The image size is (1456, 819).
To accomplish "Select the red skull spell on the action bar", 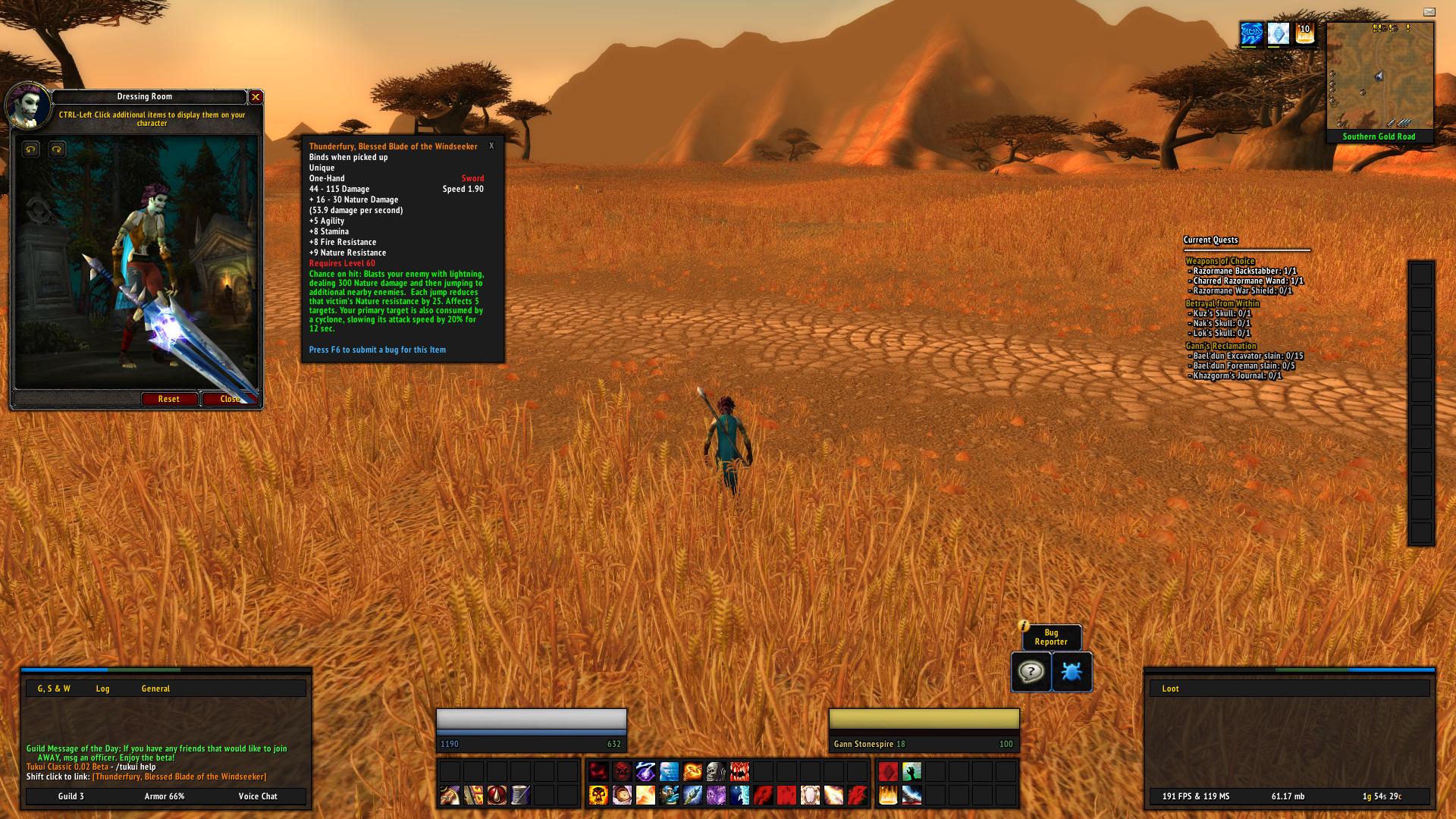I will click(x=622, y=773).
